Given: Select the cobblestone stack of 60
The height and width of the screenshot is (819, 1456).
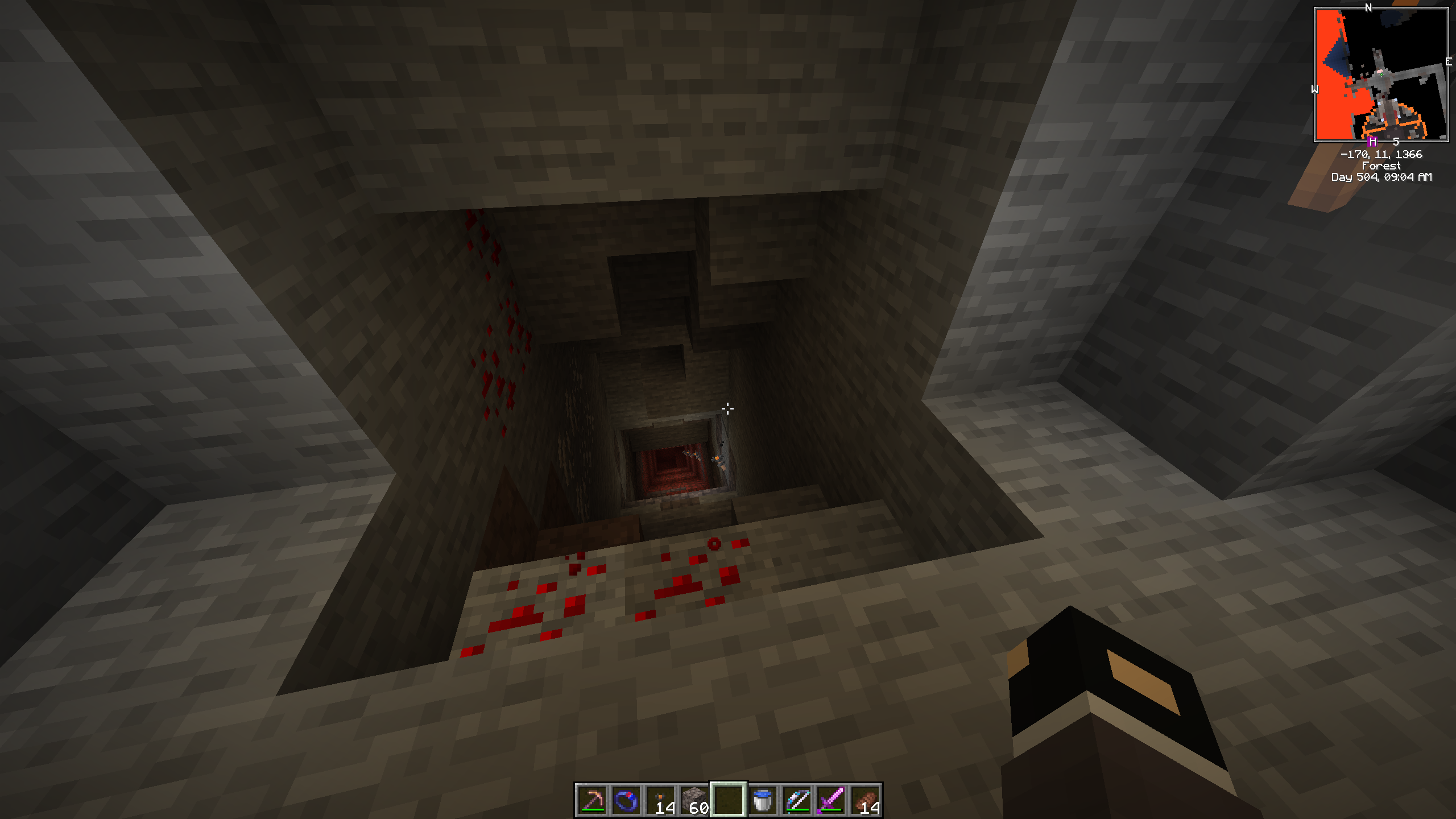Looking at the screenshot, I should pos(694,800).
